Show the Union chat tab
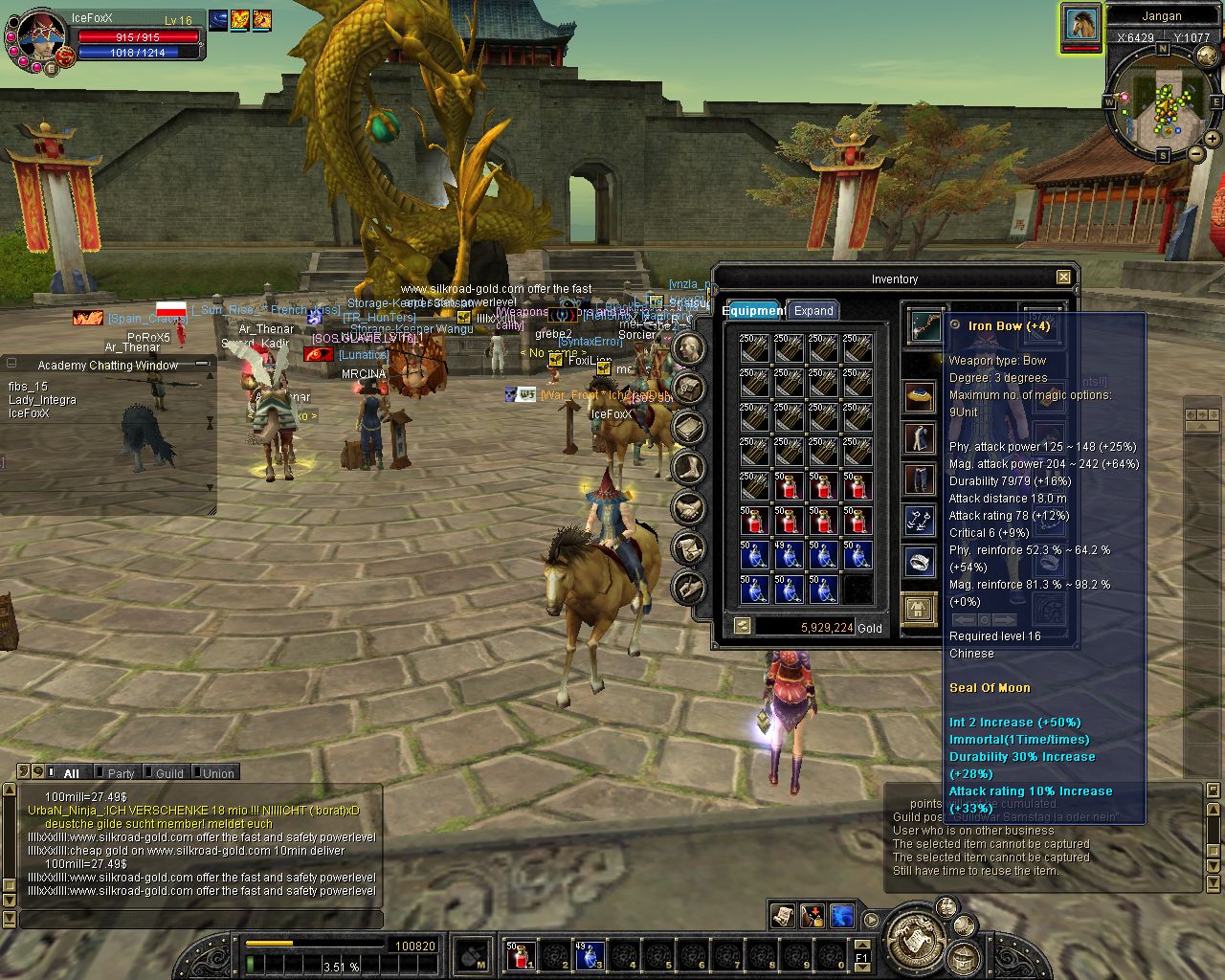This screenshot has width=1225, height=980. [217, 773]
